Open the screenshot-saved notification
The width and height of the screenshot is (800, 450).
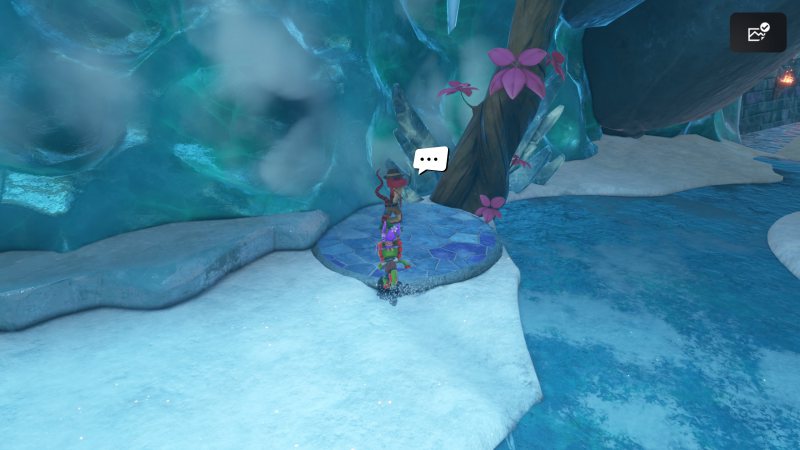coord(758,33)
